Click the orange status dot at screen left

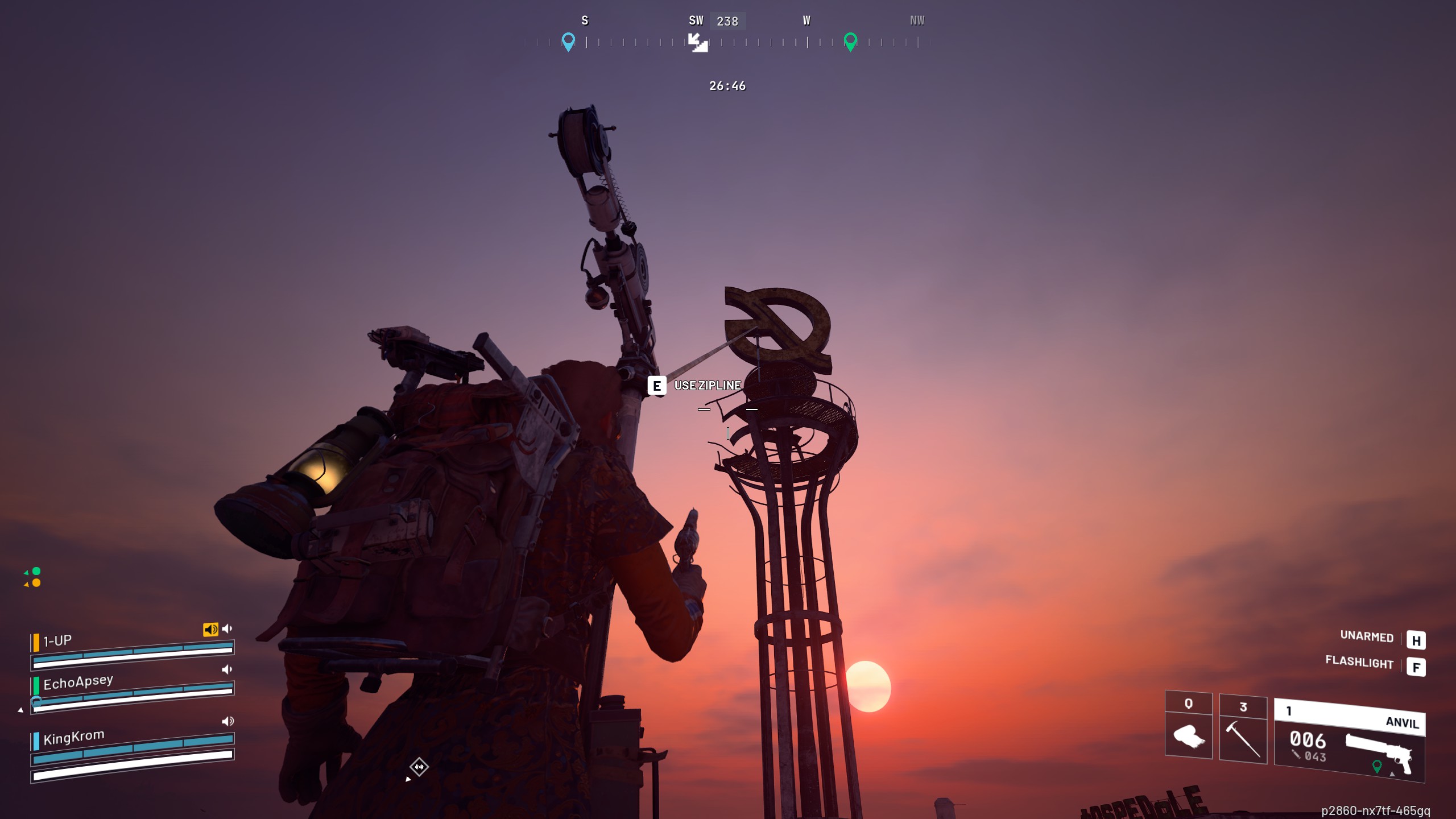(36, 582)
